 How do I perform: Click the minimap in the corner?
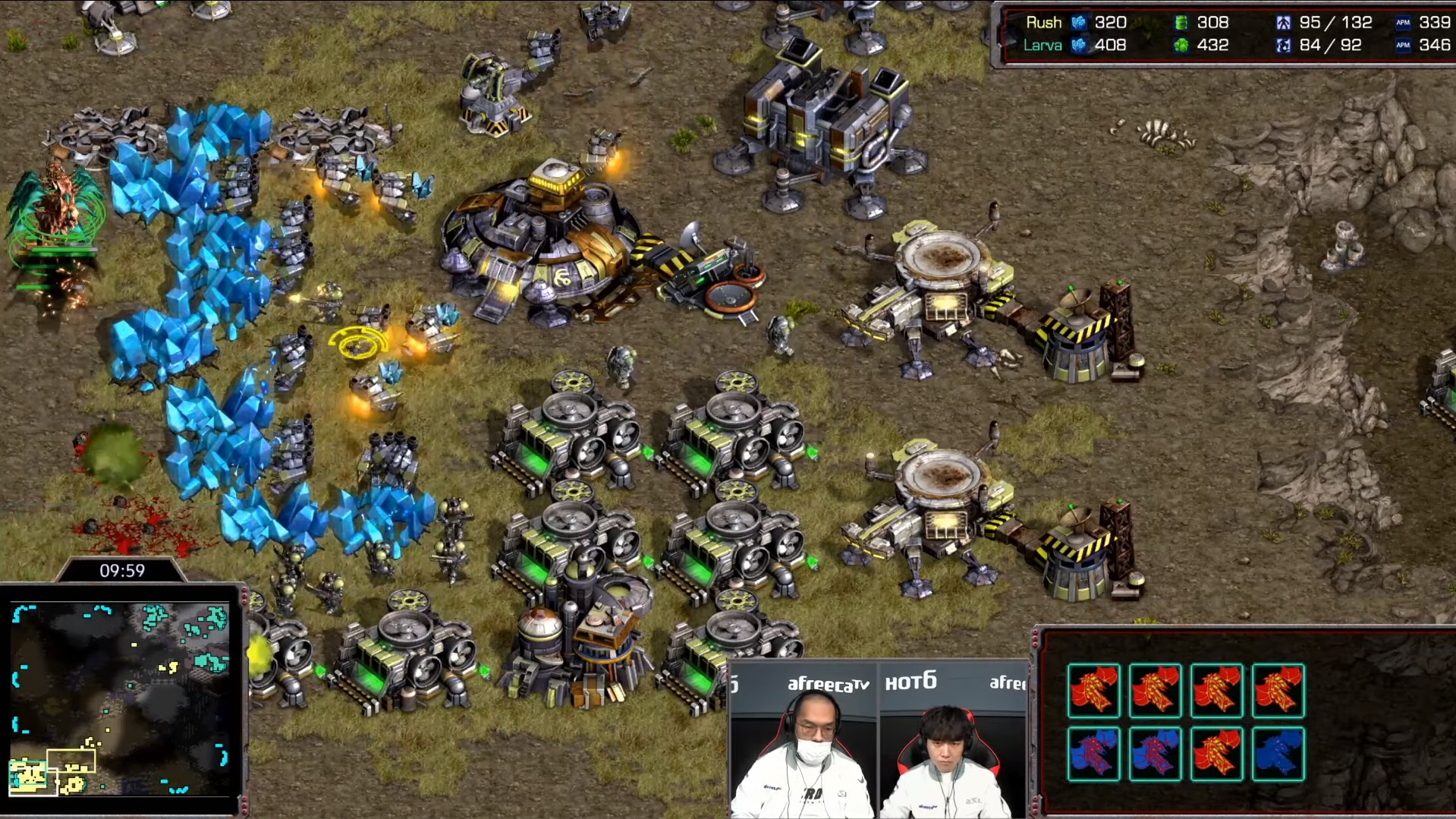[x=121, y=698]
